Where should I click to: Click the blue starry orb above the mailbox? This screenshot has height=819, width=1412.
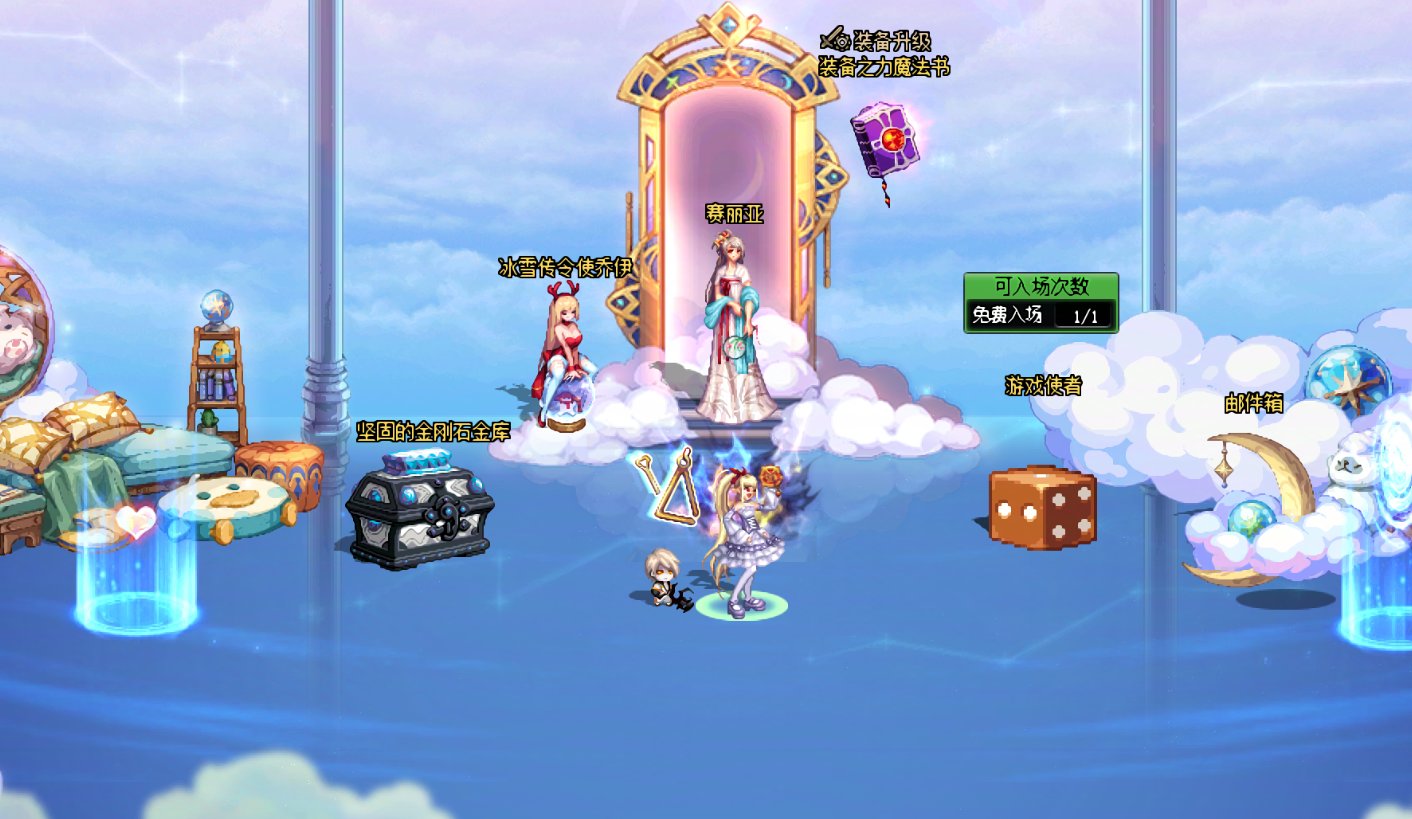coord(1350,378)
